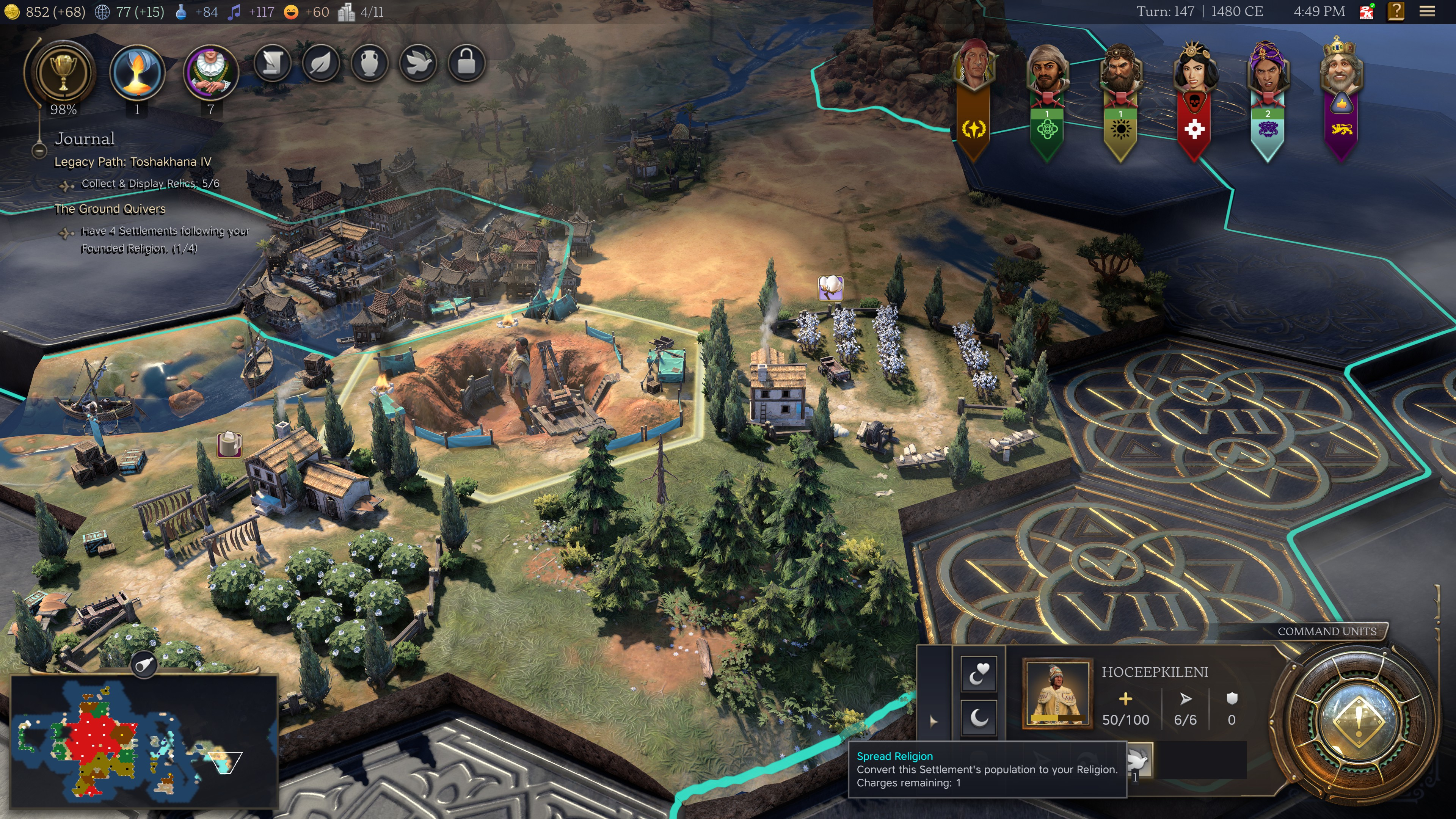Open the minimap lens options button
Viewport: 1456px width, 819px height.
click(x=144, y=665)
